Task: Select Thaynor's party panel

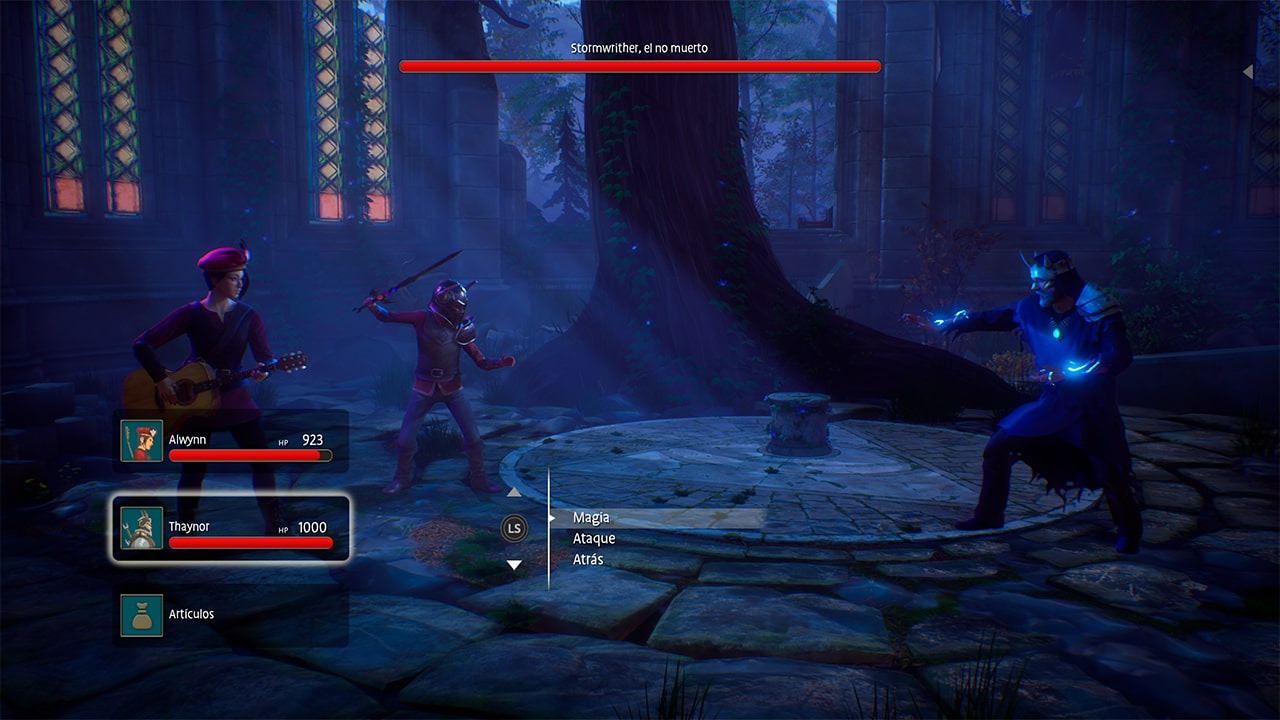Action: click(x=231, y=528)
